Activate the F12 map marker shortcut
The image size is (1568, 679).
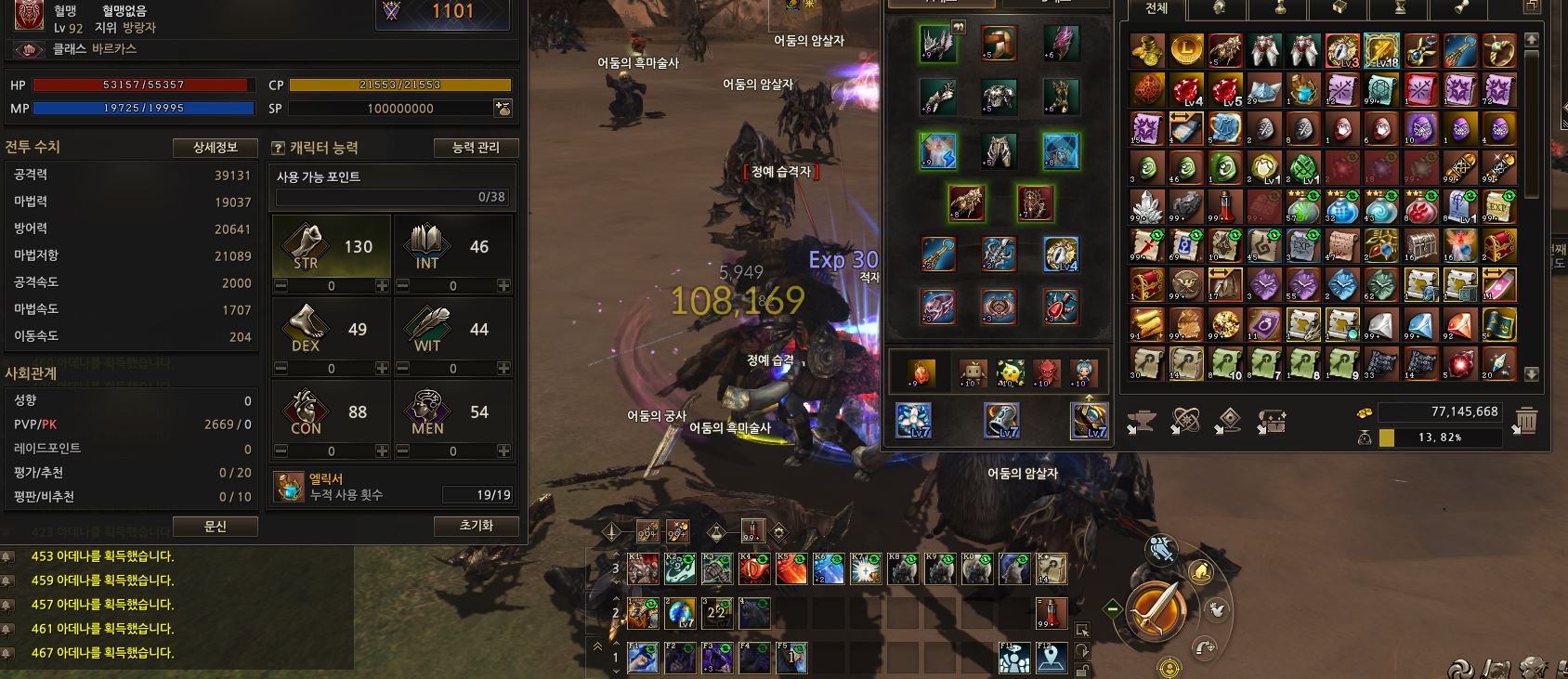(1052, 659)
